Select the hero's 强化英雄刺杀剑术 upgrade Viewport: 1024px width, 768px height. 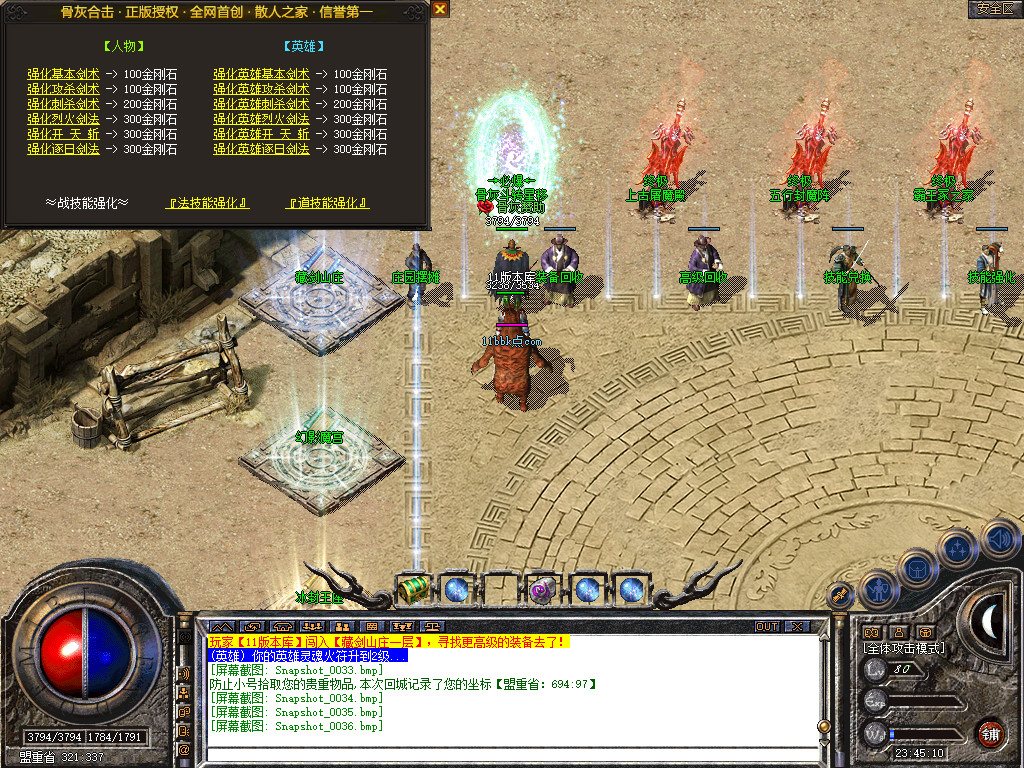click(x=261, y=104)
